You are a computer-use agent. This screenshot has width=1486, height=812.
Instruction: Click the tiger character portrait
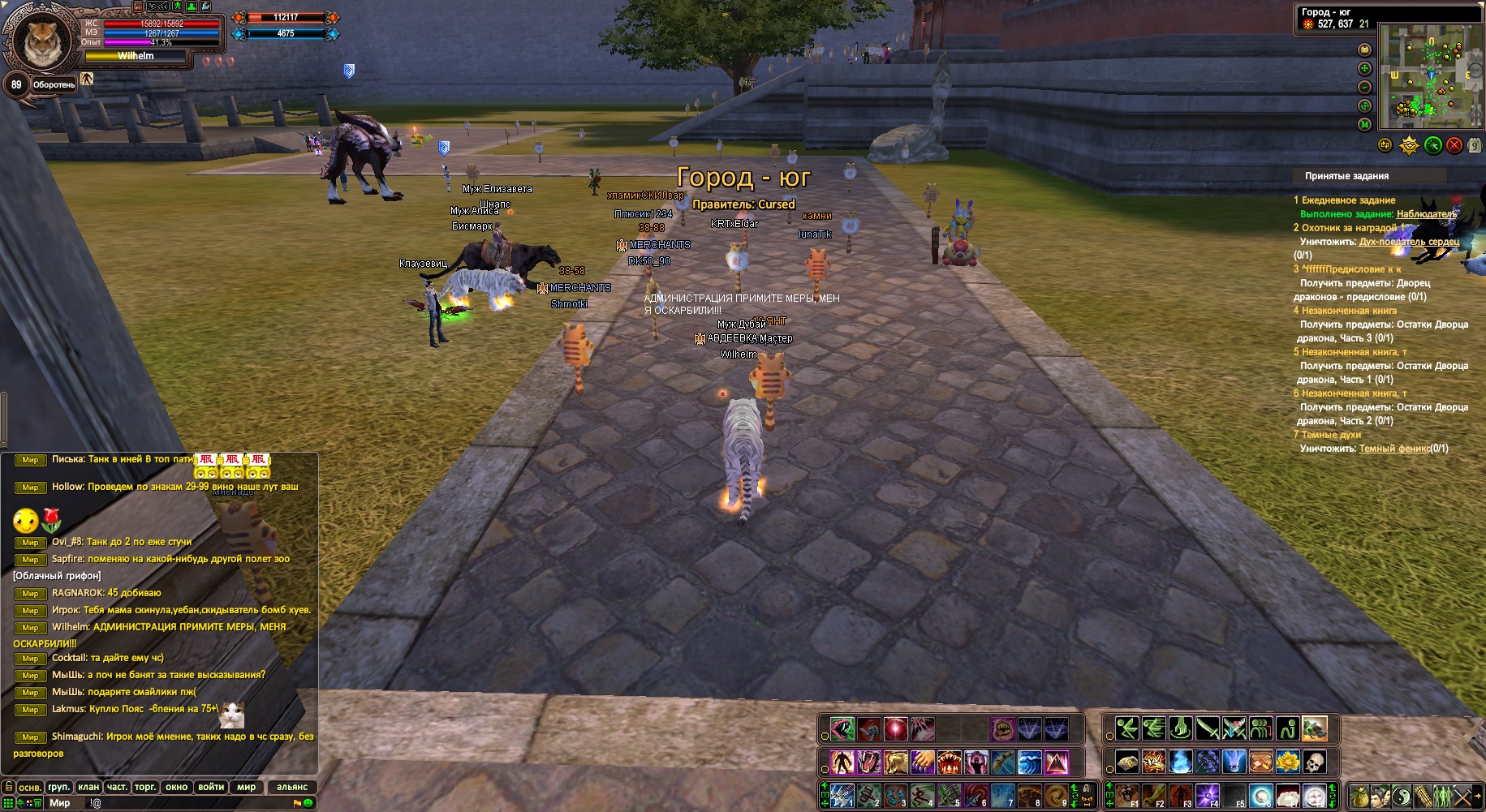pyautogui.click(x=41, y=41)
